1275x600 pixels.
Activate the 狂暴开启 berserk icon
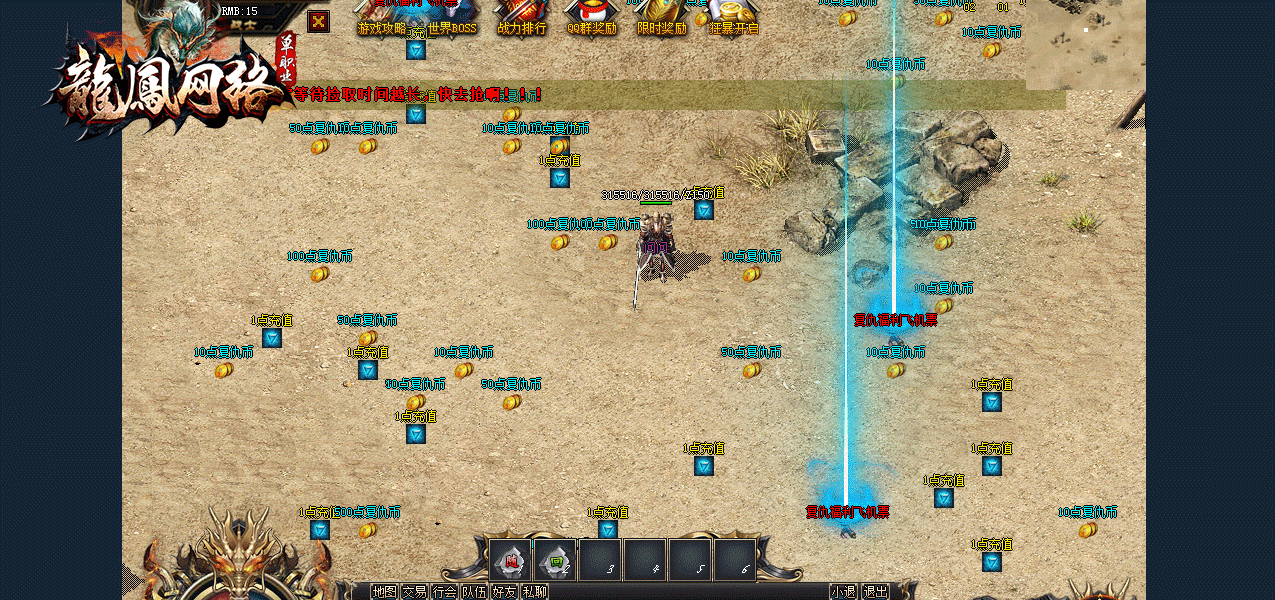click(x=734, y=18)
